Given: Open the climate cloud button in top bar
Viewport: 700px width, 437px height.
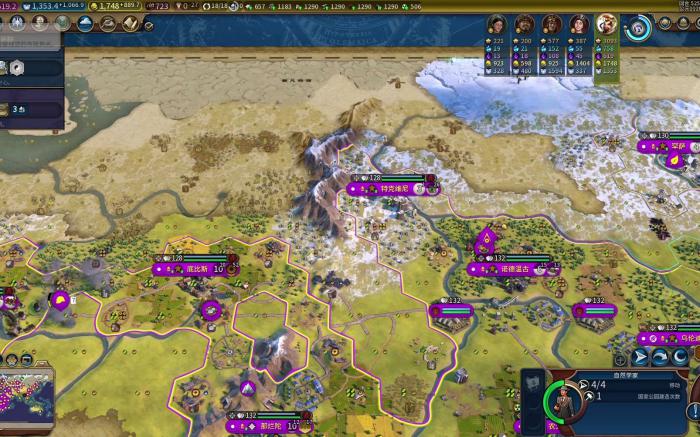Looking at the screenshot, I should [84, 24].
